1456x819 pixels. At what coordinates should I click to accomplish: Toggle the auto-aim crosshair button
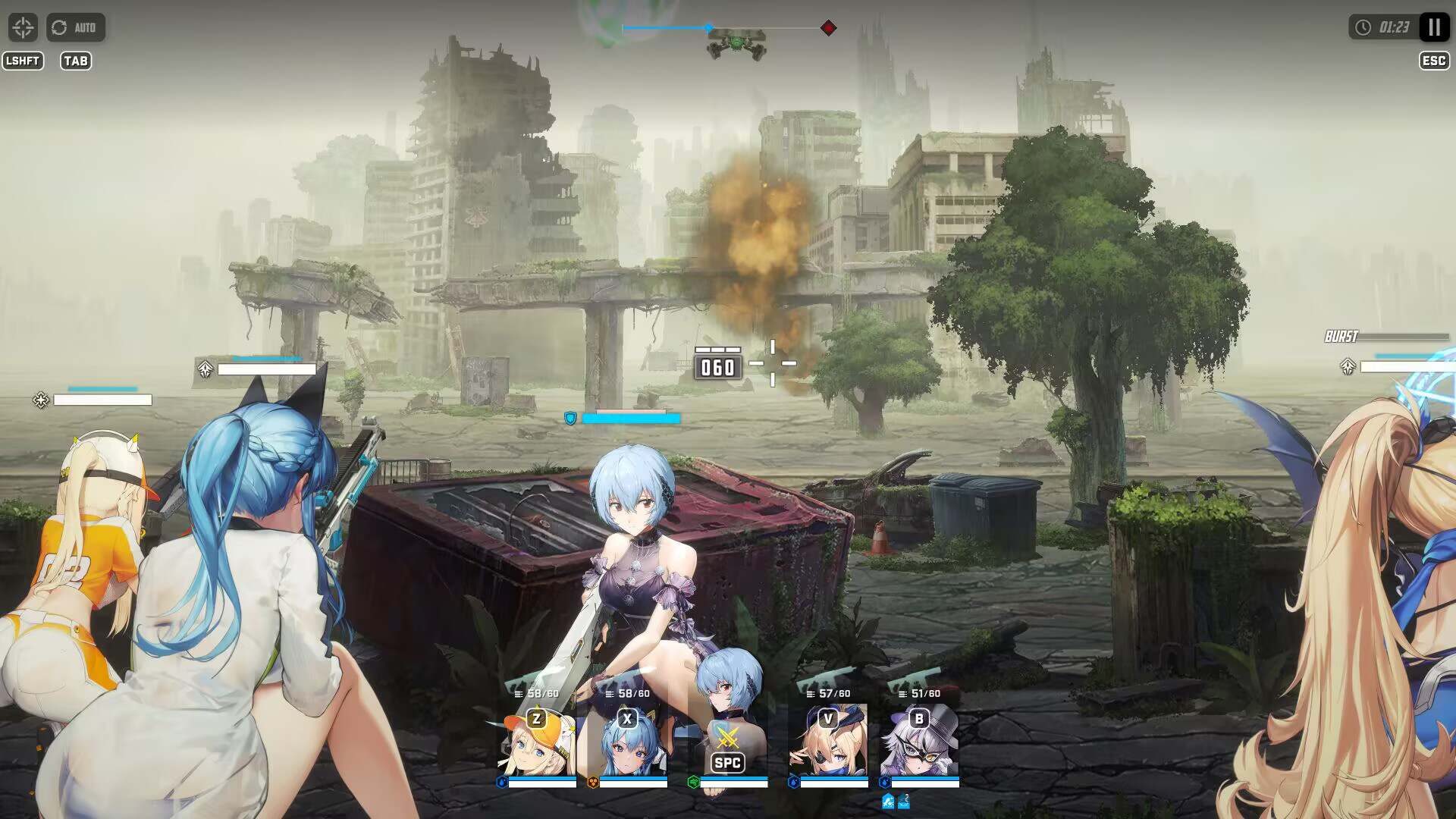pyautogui.click(x=23, y=27)
